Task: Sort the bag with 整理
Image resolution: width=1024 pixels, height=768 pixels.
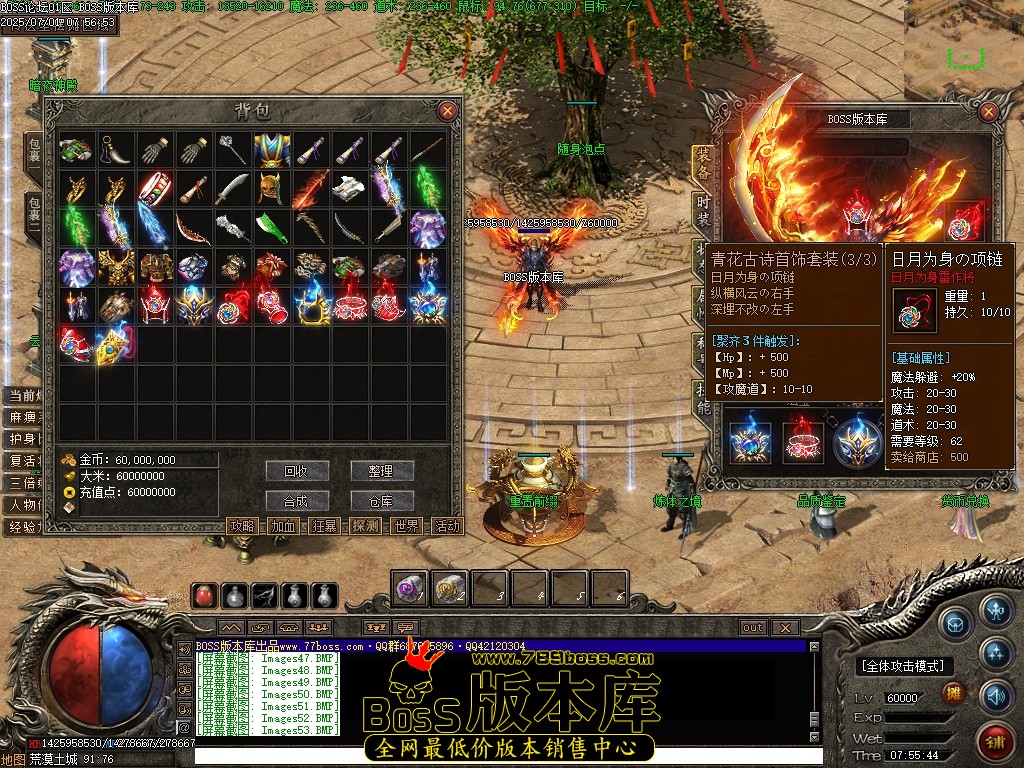Action: [382, 471]
